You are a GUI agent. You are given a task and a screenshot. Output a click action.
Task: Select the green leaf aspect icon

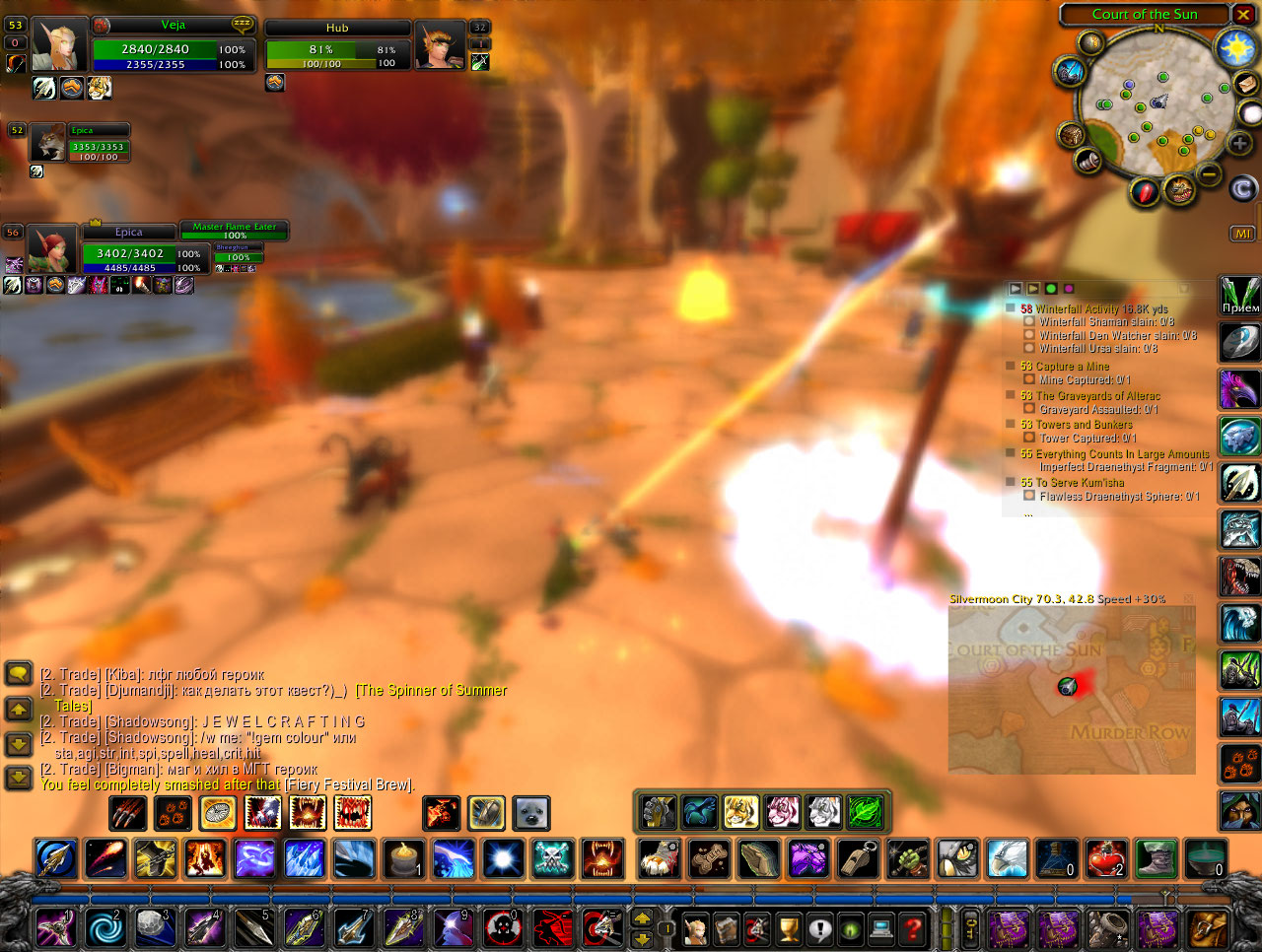tap(865, 813)
